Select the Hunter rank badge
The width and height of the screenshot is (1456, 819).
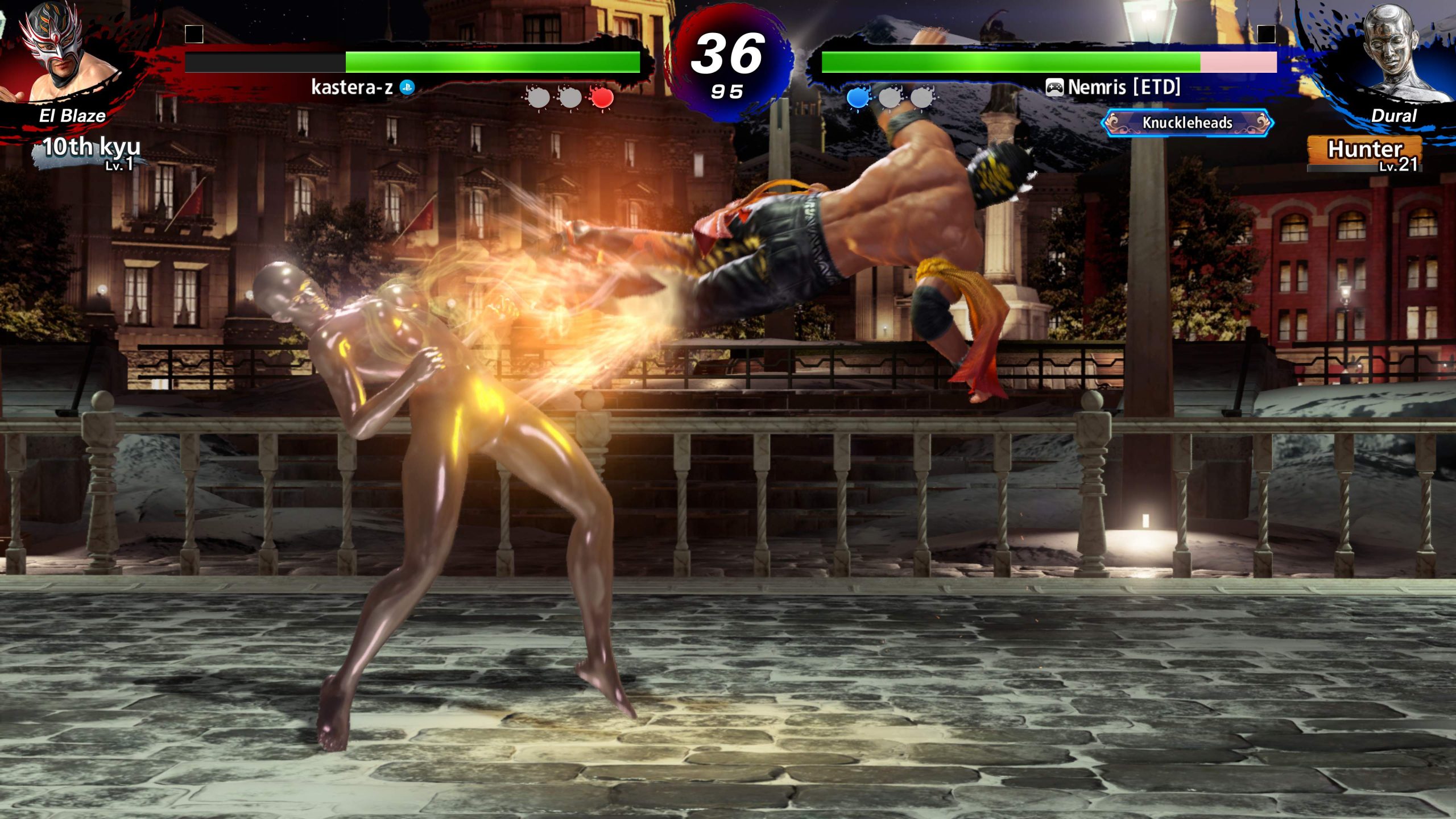(x=1365, y=152)
